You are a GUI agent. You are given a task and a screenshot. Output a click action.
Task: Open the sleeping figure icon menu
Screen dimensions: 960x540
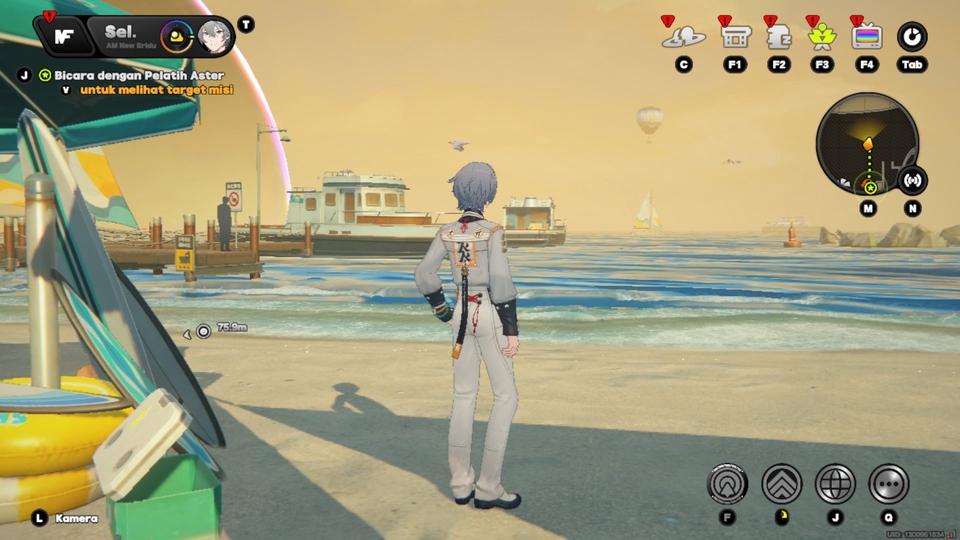click(779, 37)
